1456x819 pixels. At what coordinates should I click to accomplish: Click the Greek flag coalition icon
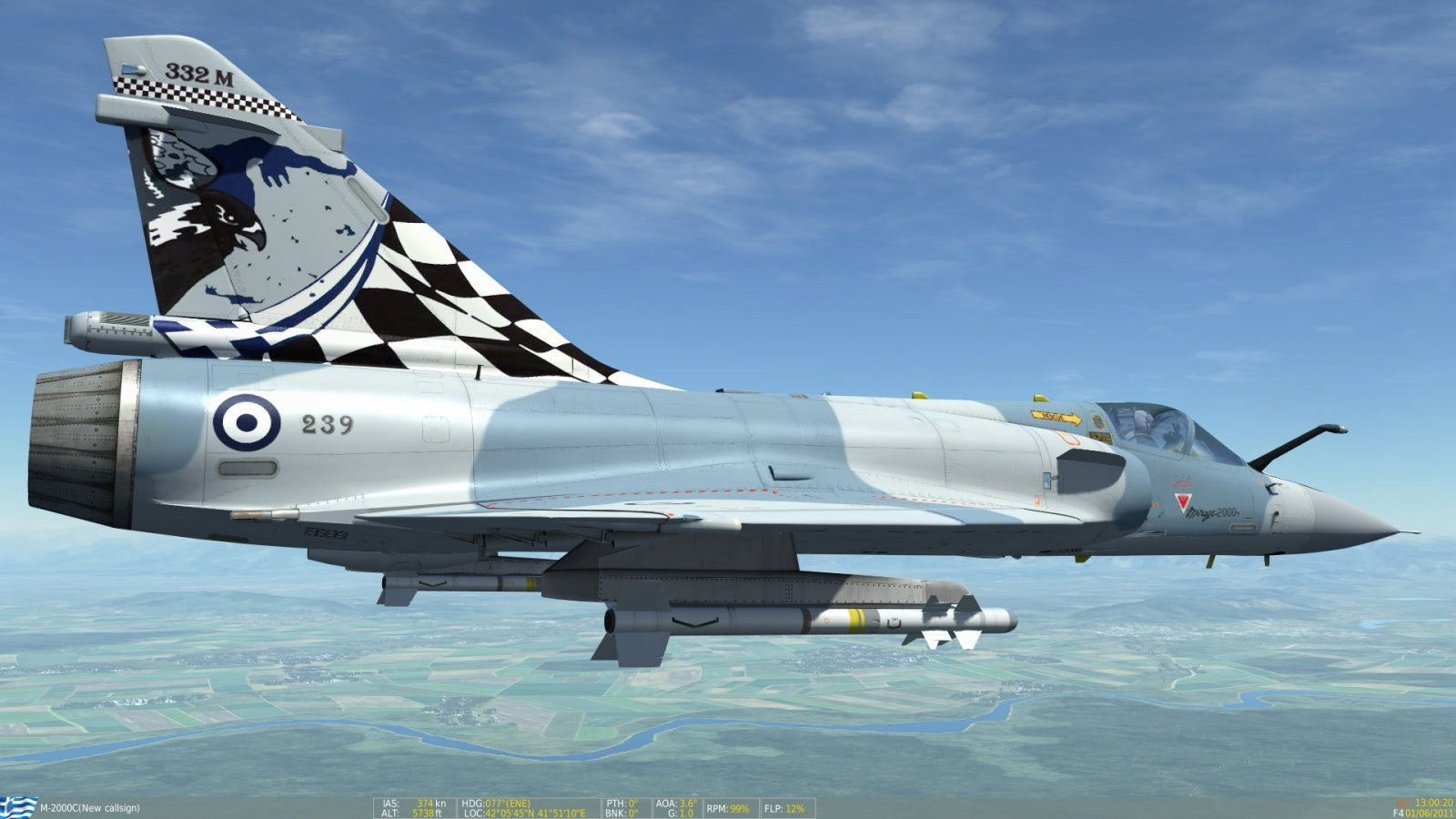tap(20, 805)
